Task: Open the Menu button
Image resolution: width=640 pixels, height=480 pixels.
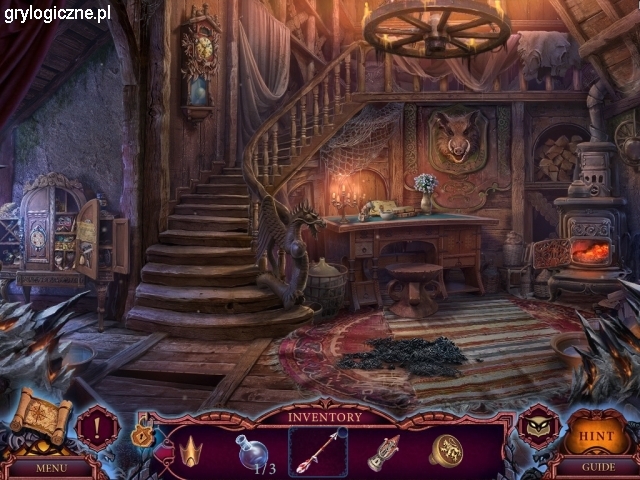Action: pyautogui.click(x=49, y=466)
